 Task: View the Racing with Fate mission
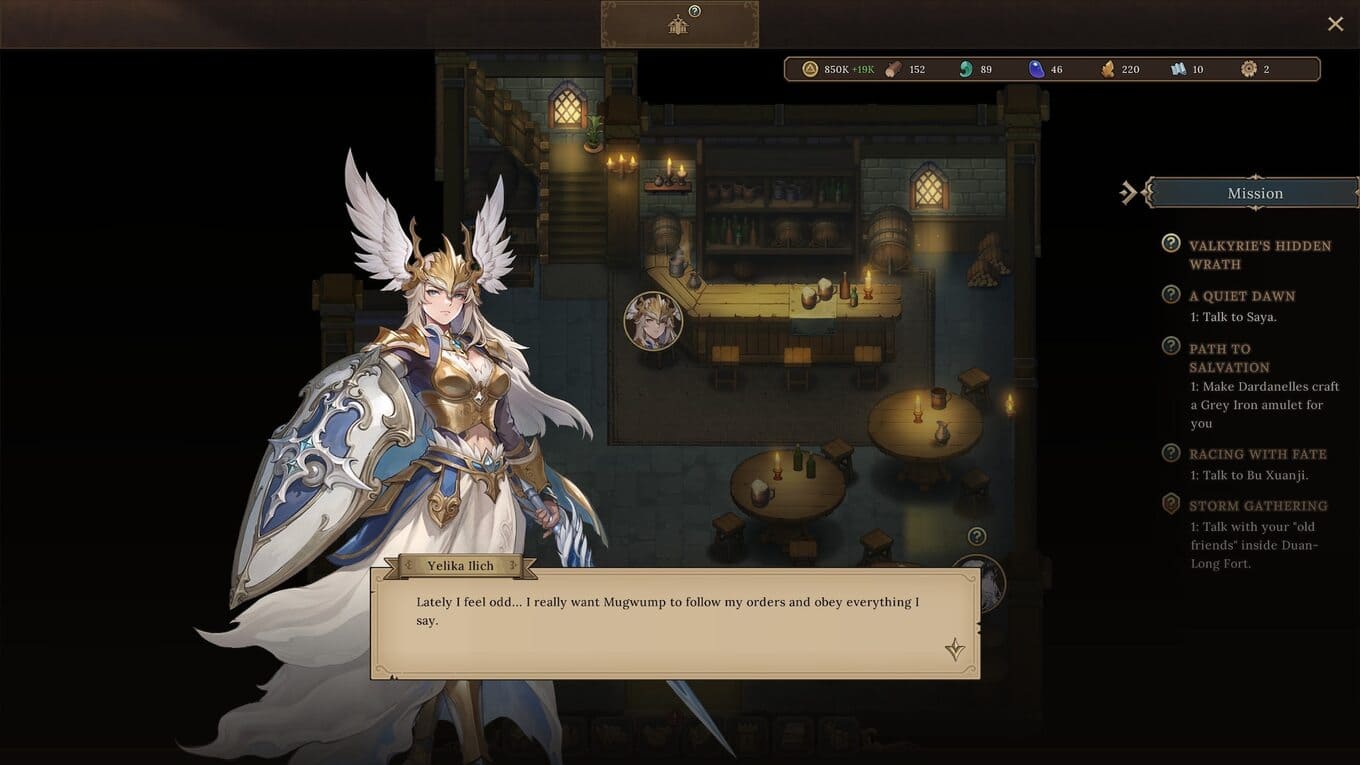pyautogui.click(x=1257, y=454)
